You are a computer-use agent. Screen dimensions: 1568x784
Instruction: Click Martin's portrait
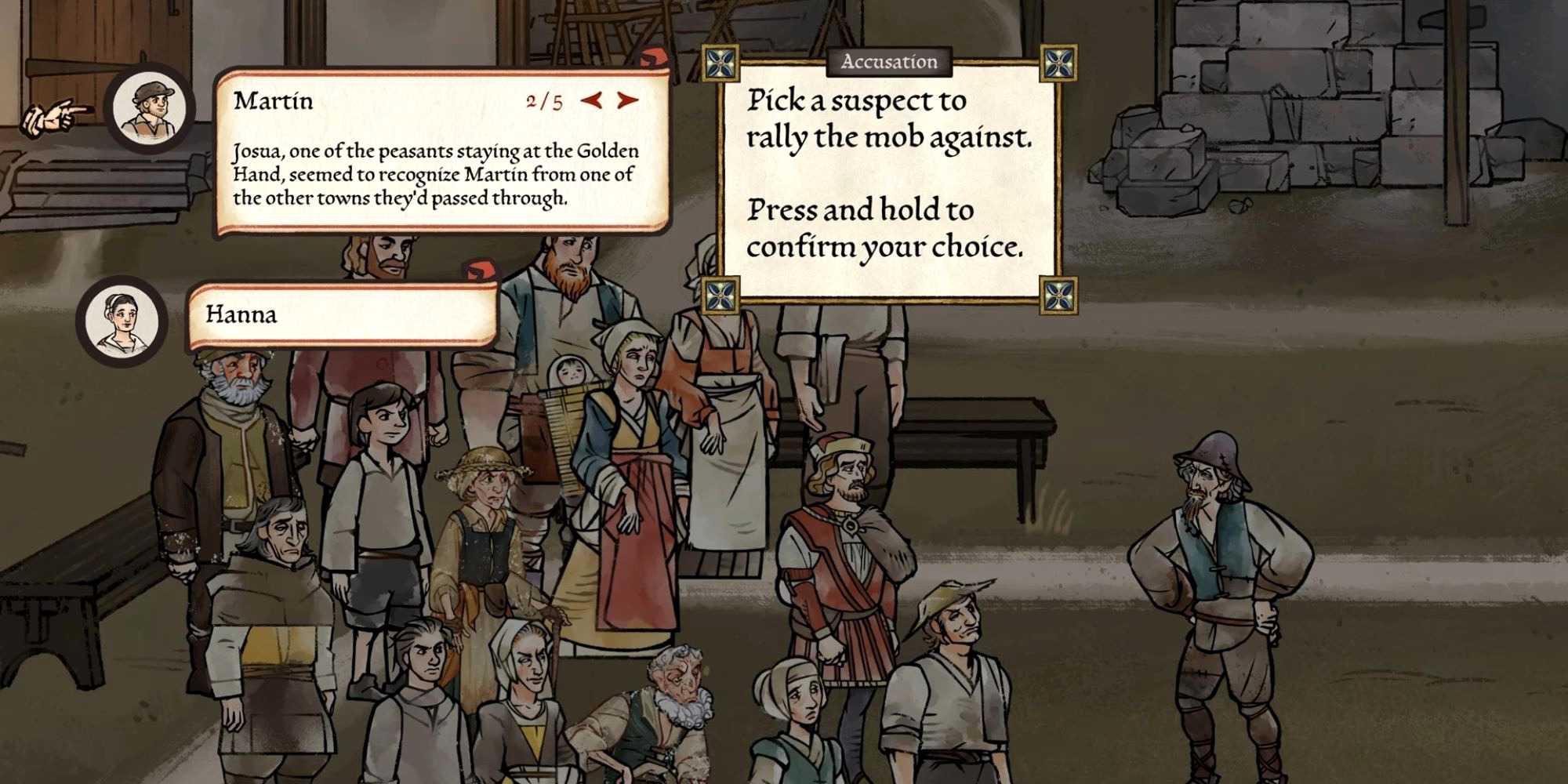click(151, 108)
